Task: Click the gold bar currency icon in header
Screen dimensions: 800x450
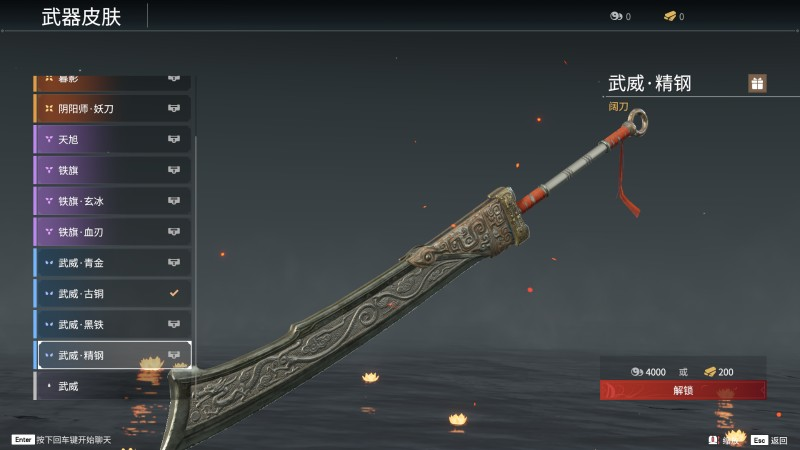Action: coord(670,16)
